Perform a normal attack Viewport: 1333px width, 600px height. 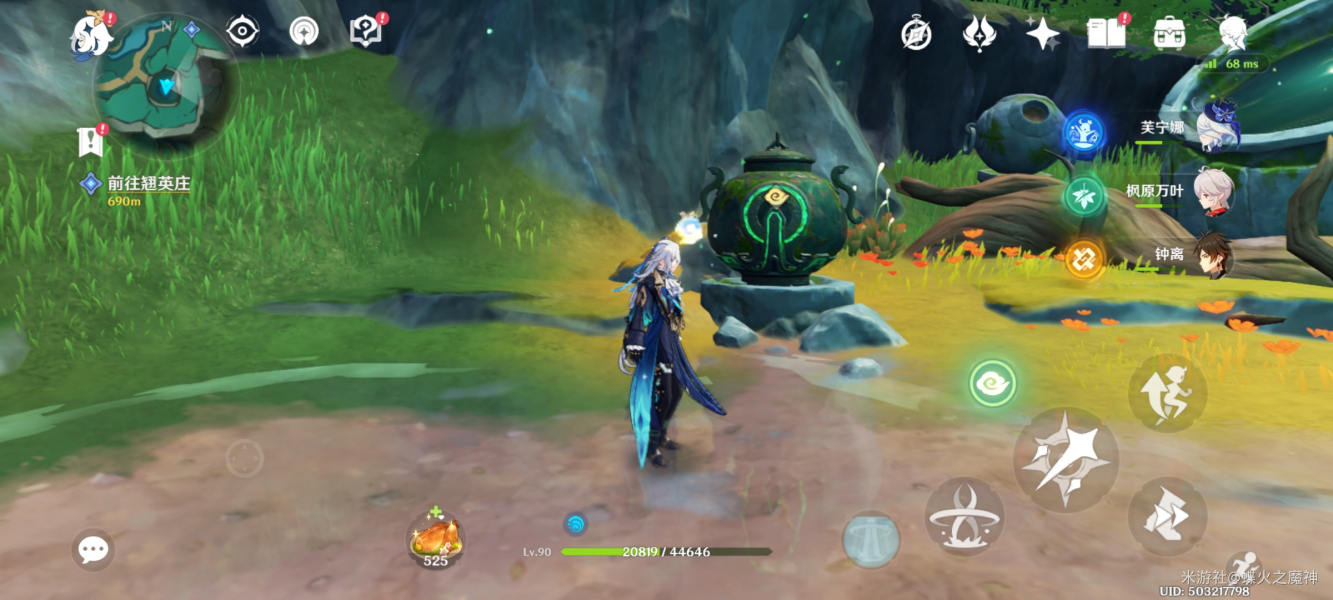coord(1065,460)
